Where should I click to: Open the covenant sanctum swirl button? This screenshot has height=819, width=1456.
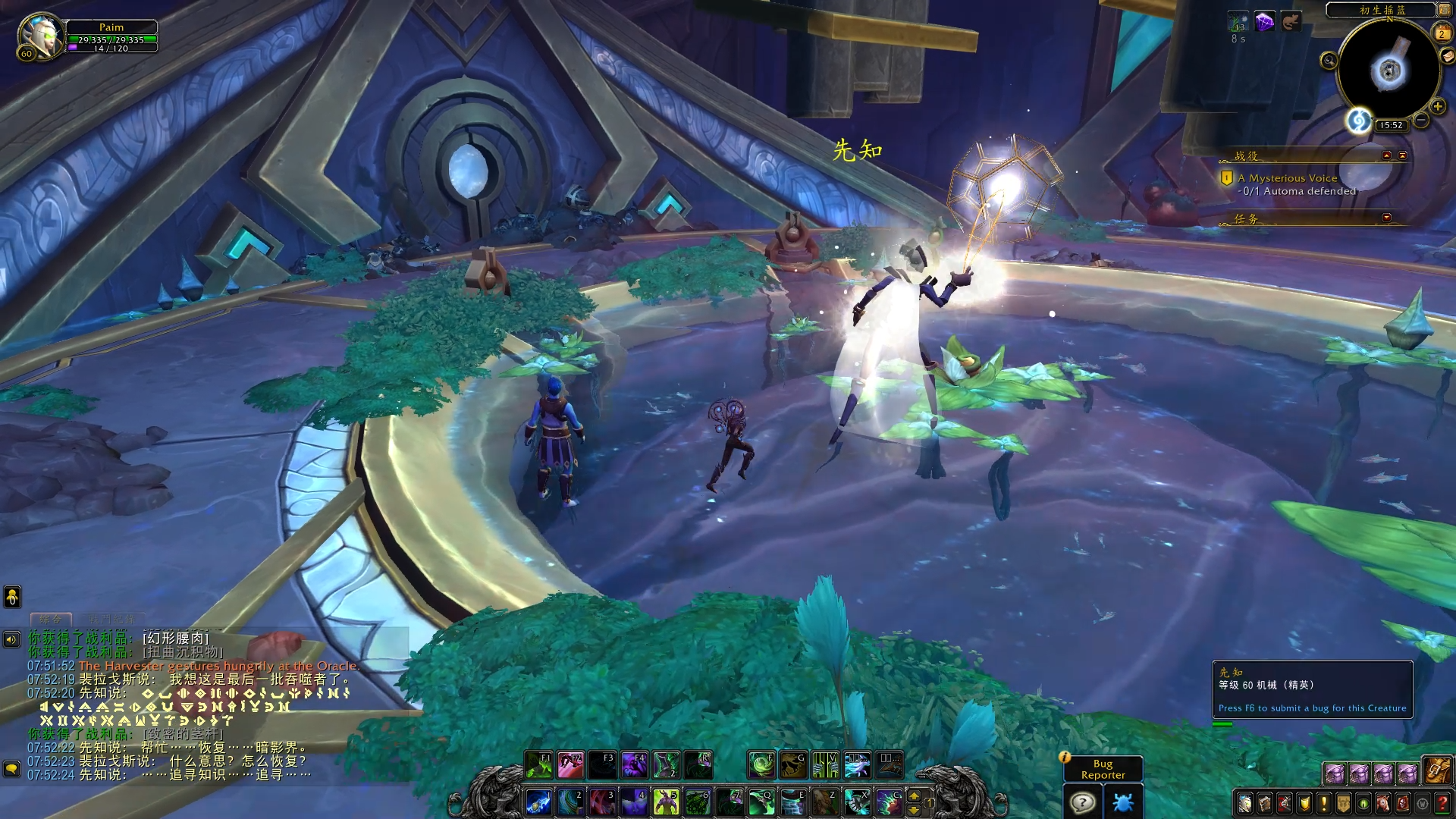tap(1358, 120)
